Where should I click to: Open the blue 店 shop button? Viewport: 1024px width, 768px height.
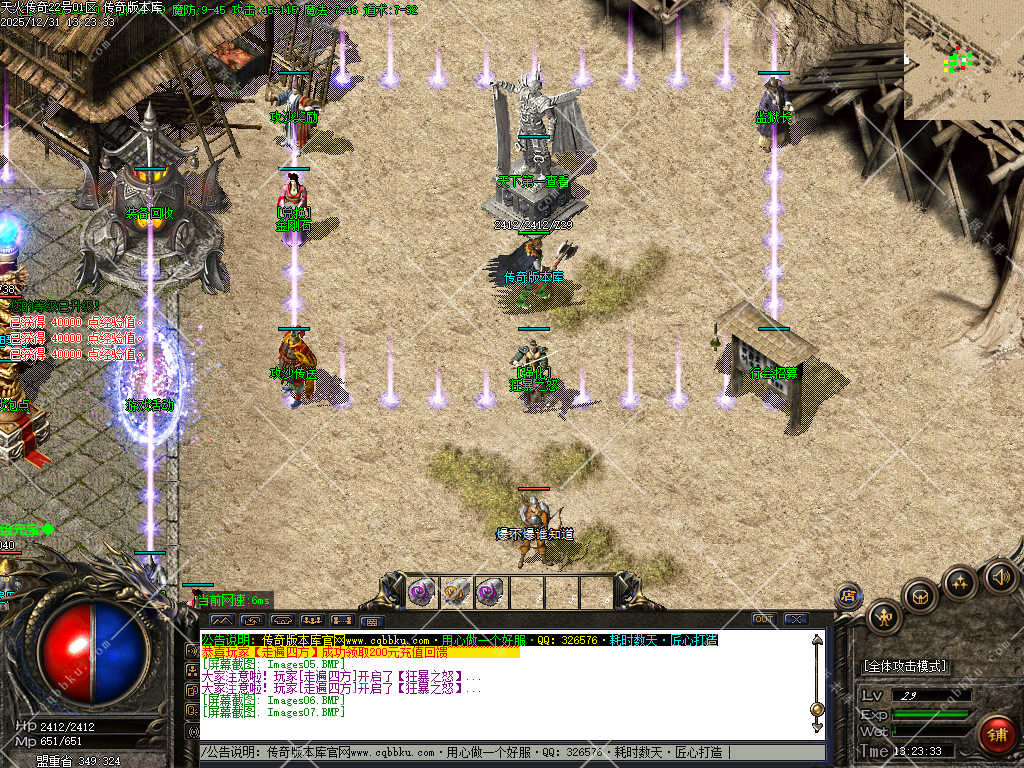(x=848, y=596)
